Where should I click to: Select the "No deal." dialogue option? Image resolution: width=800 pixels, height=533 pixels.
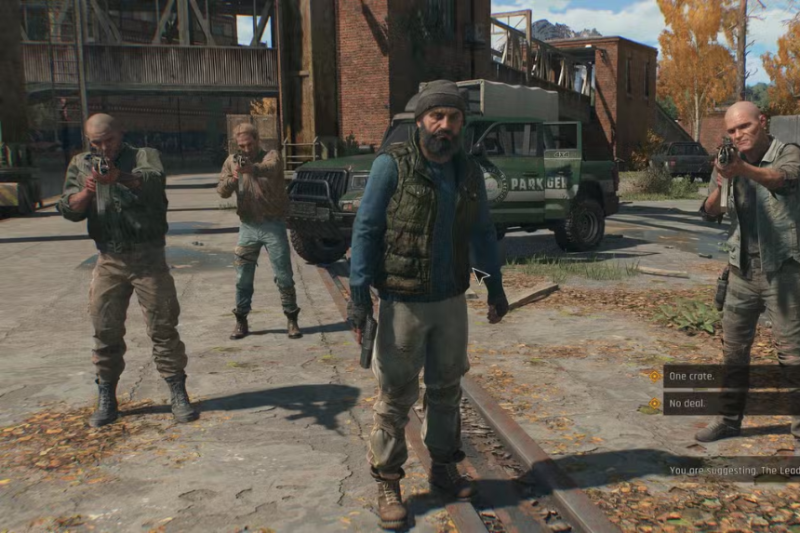[689, 405]
